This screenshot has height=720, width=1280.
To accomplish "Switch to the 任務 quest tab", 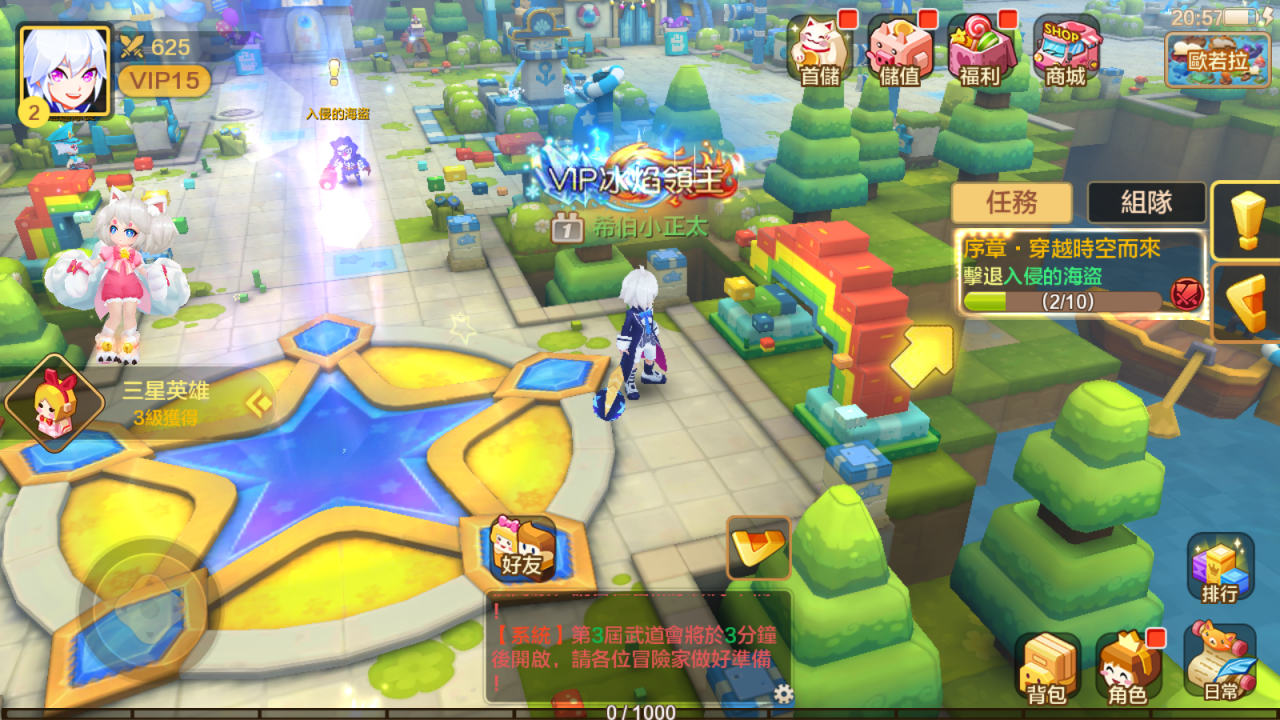I will (1011, 202).
